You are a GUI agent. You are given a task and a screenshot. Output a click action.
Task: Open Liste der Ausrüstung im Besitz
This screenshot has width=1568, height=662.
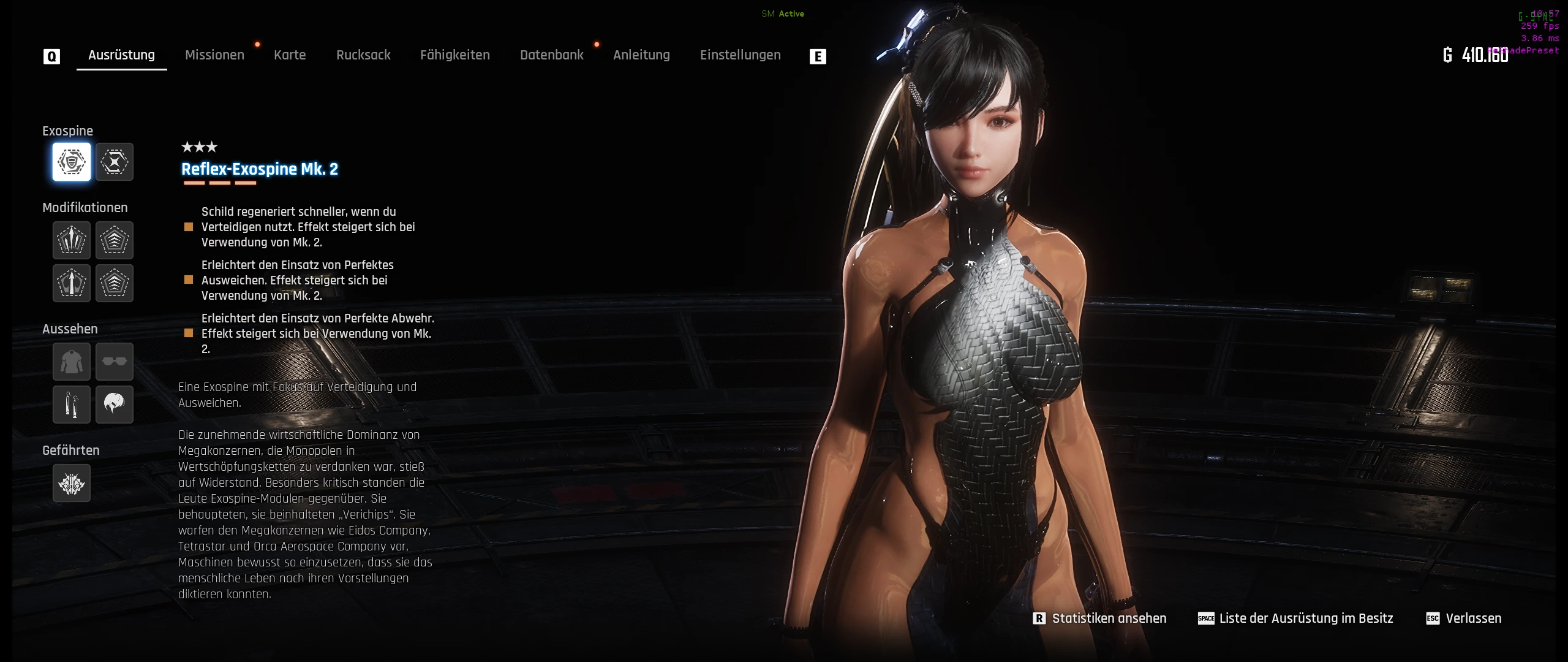pyautogui.click(x=1296, y=618)
